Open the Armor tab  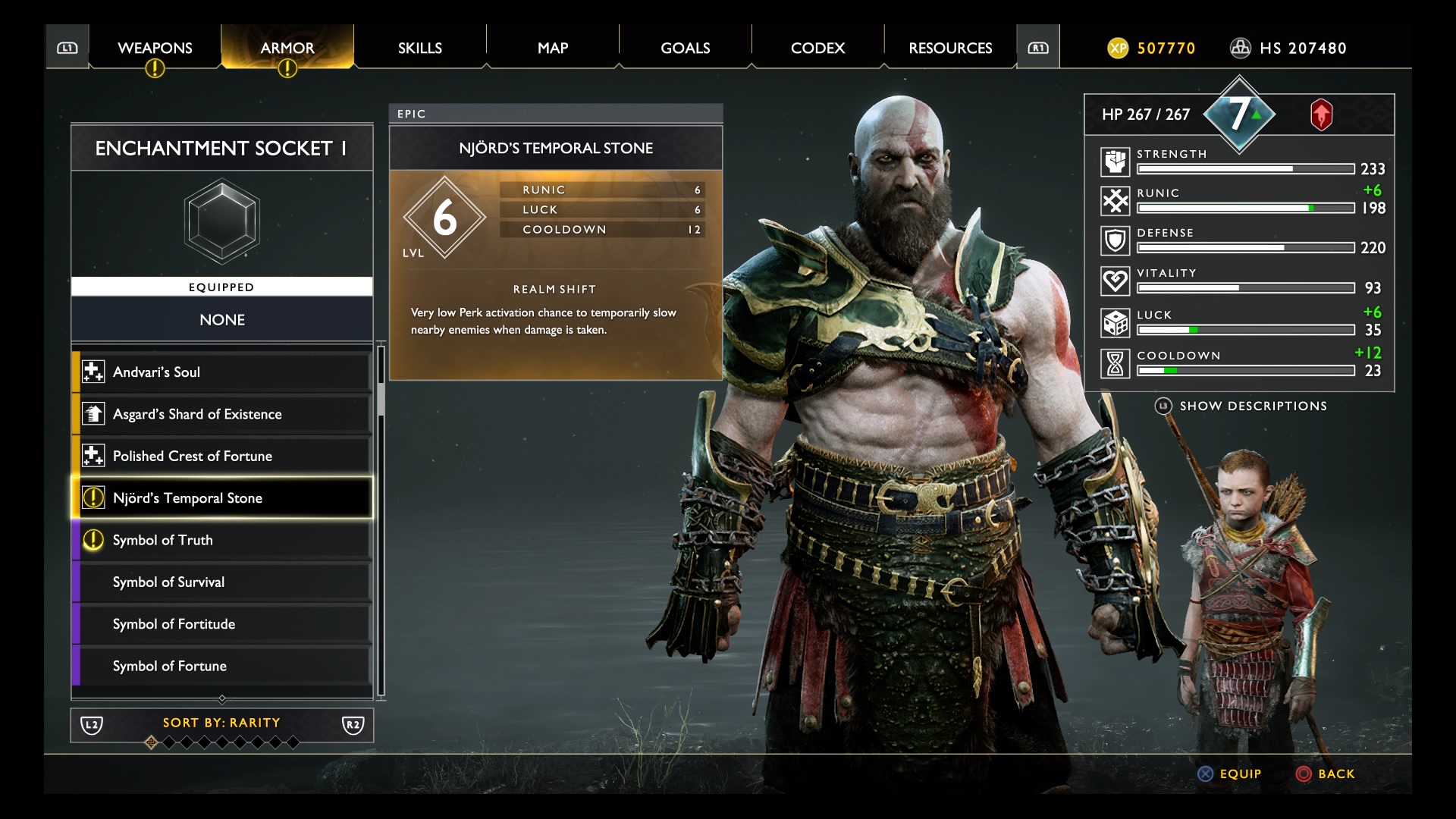(287, 48)
